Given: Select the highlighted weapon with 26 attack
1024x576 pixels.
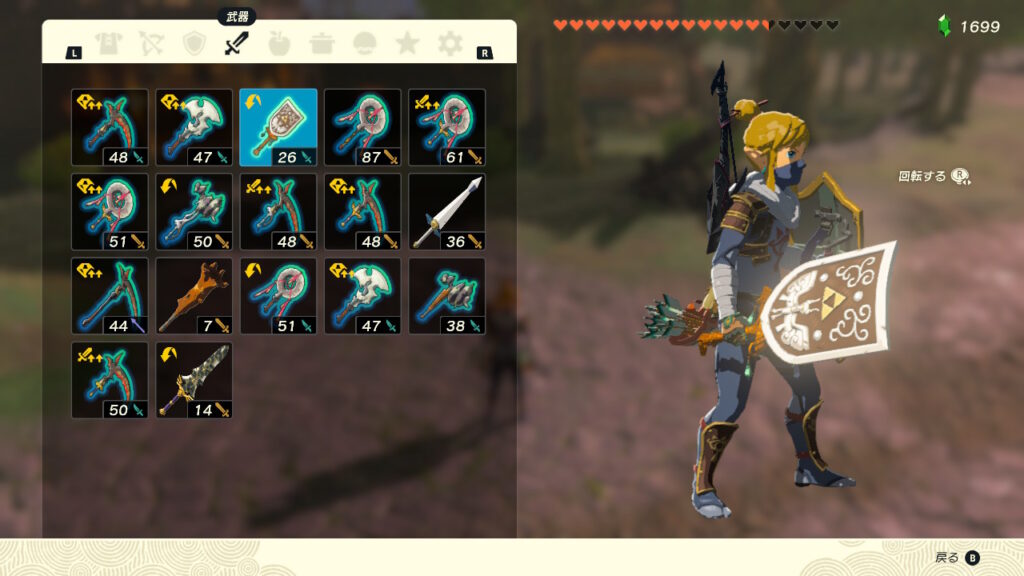Looking at the screenshot, I should tap(278, 127).
